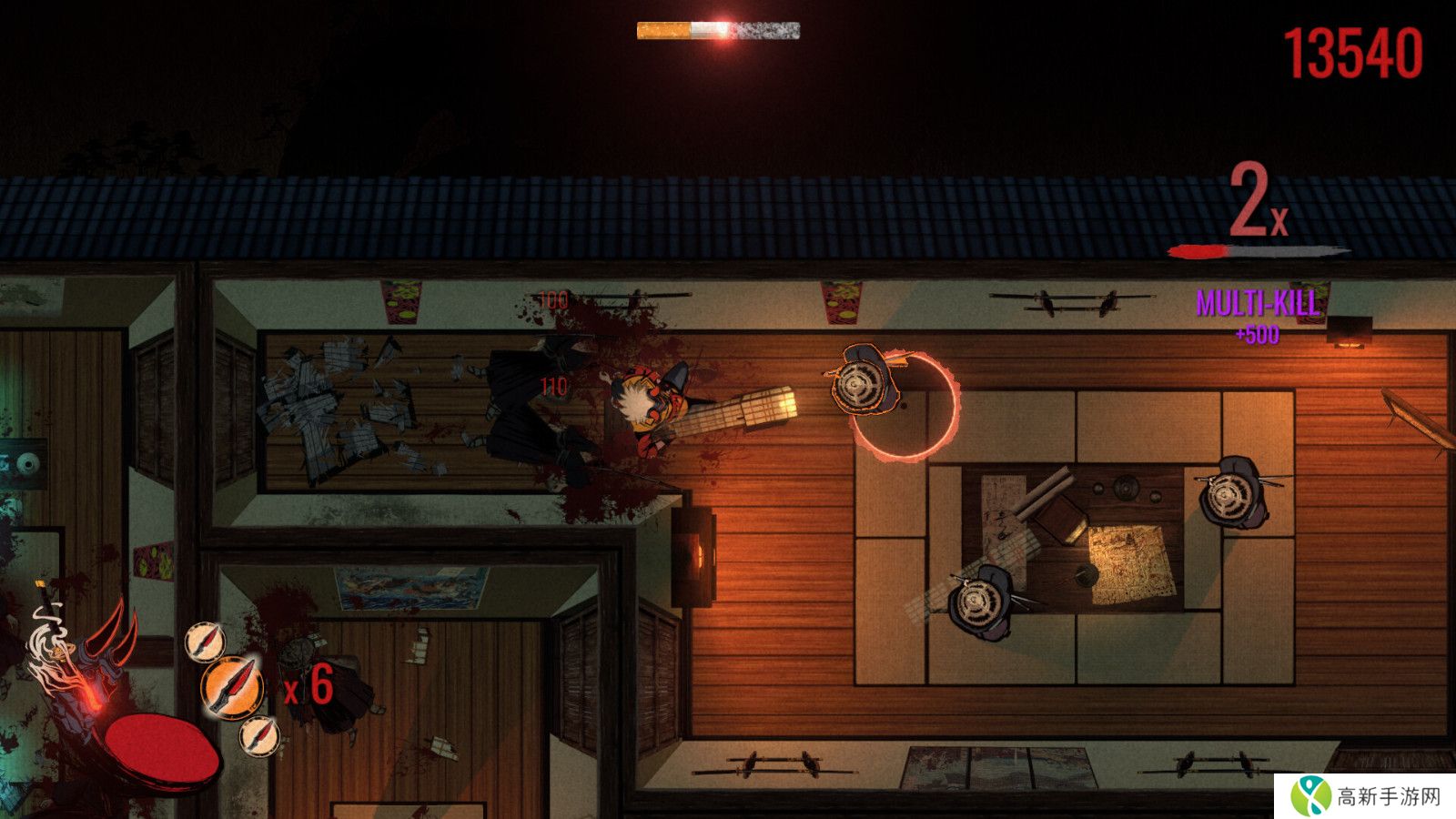The width and height of the screenshot is (1456, 819).
Task: Open the 高新手游网 watermark logo
Action: (x=1364, y=796)
